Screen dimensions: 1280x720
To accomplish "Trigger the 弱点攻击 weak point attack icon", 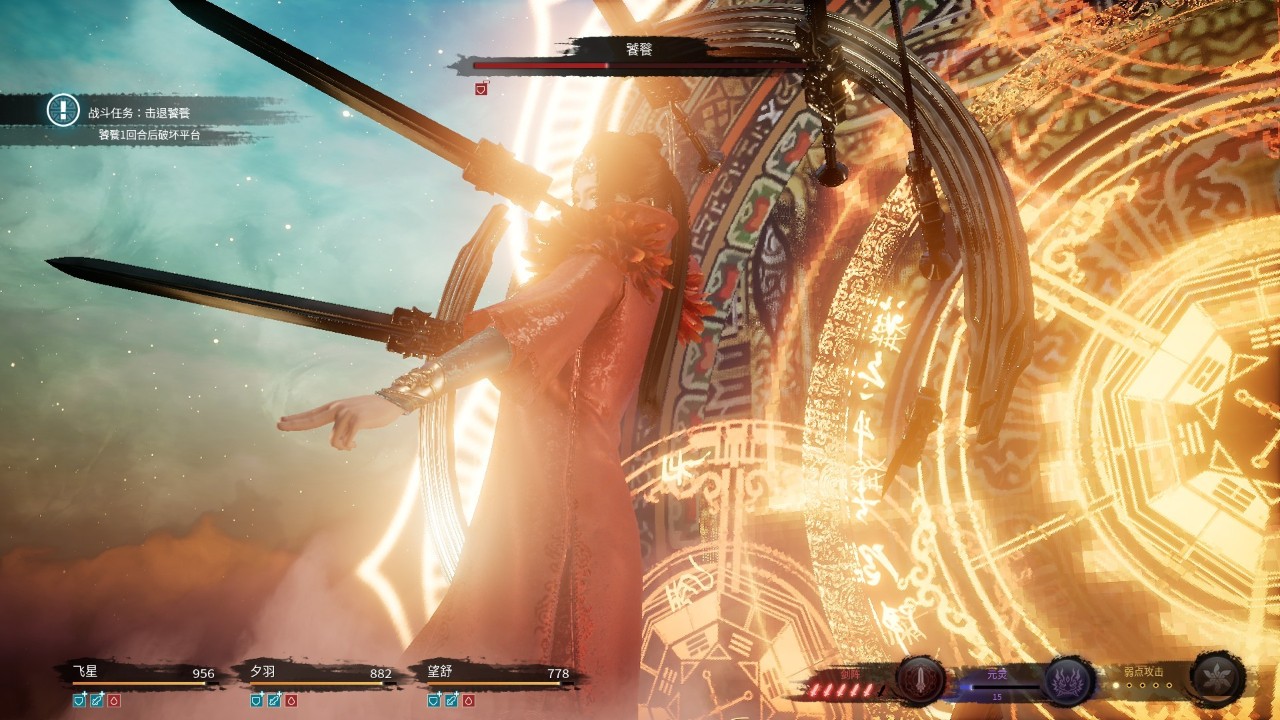I will click(1218, 681).
